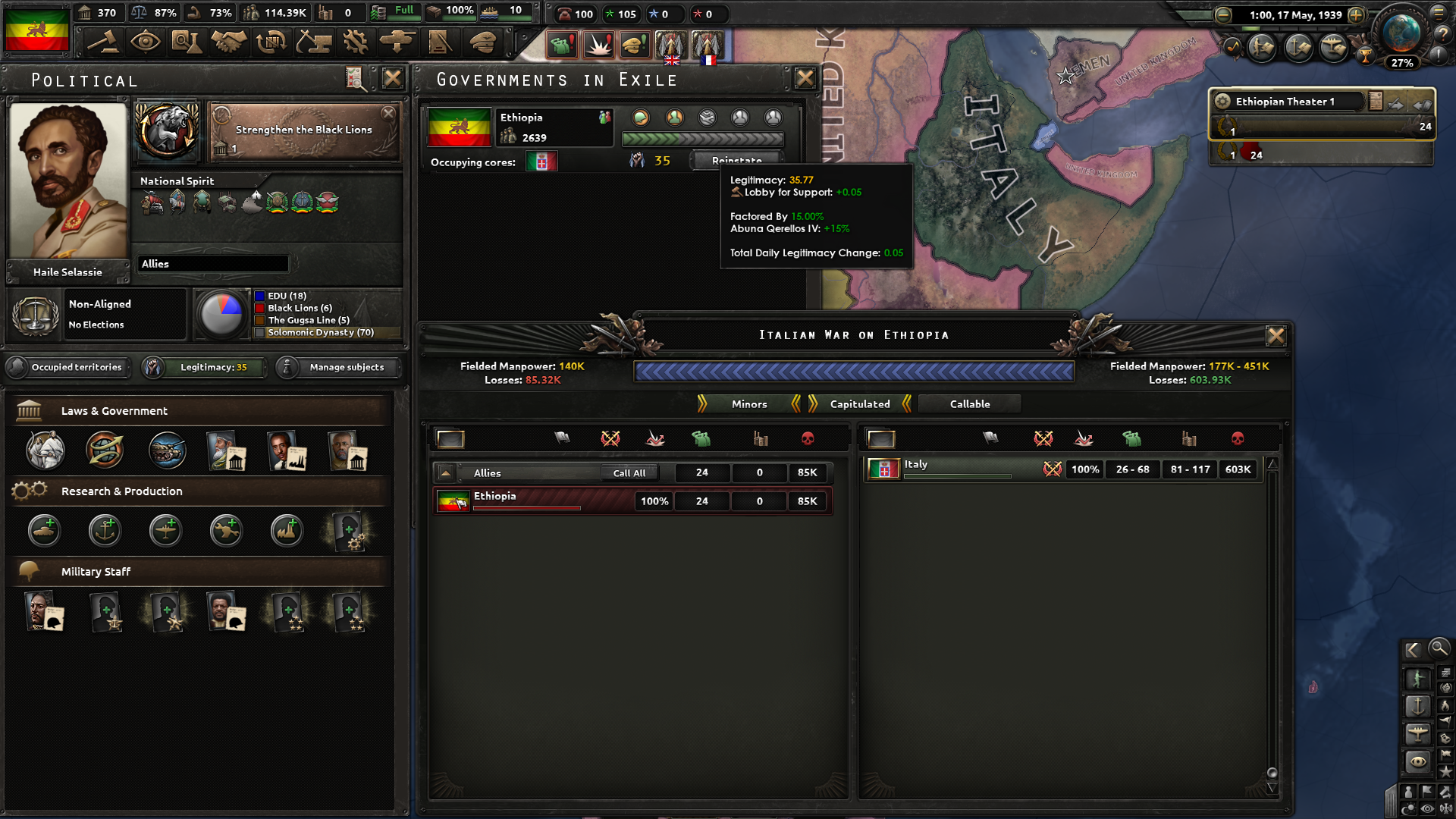Open the Manage subjects panel
The height and width of the screenshot is (819, 1456).
point(337,367)
